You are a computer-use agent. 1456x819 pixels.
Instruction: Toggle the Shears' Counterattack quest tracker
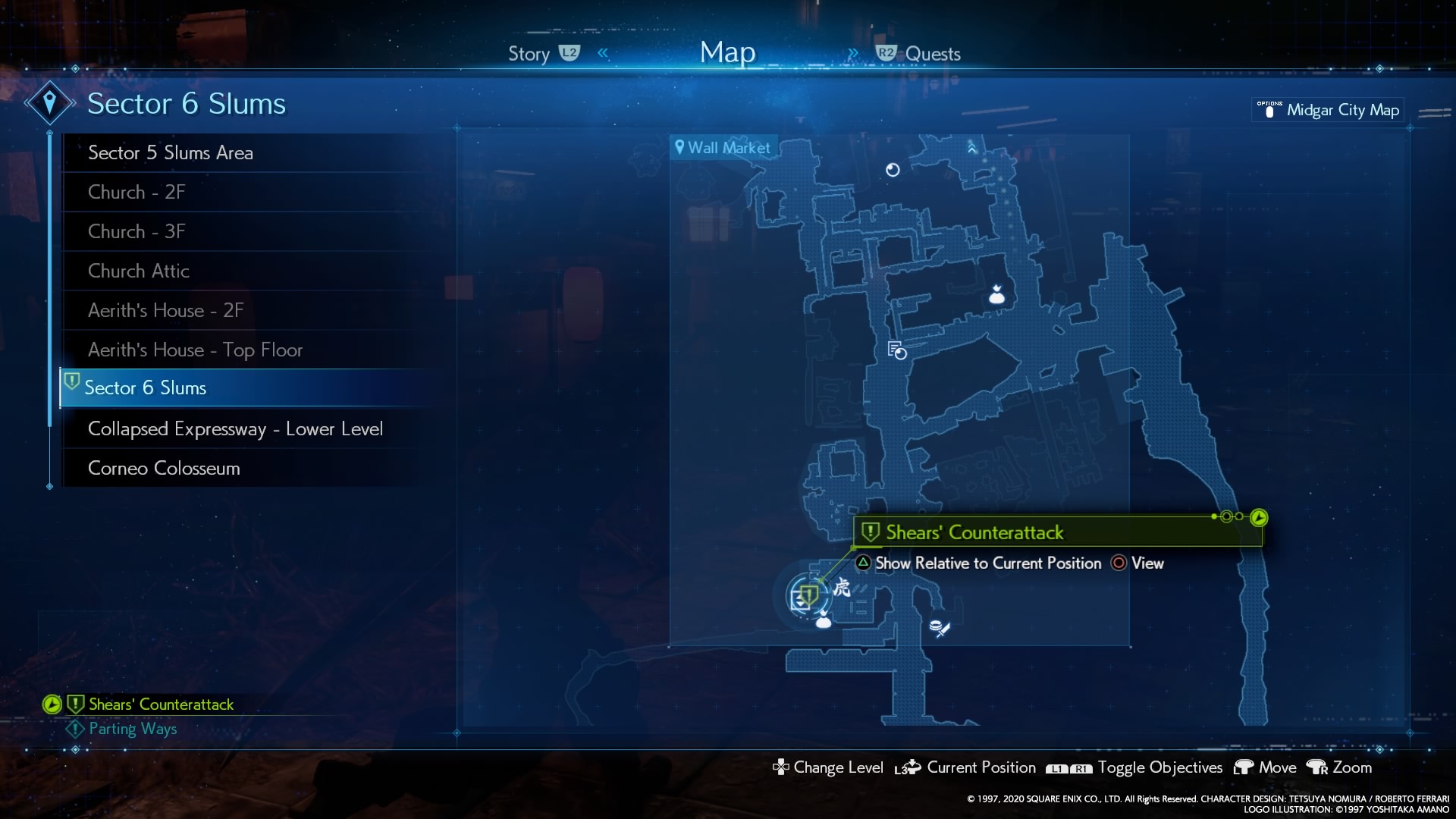pos(50,704)
